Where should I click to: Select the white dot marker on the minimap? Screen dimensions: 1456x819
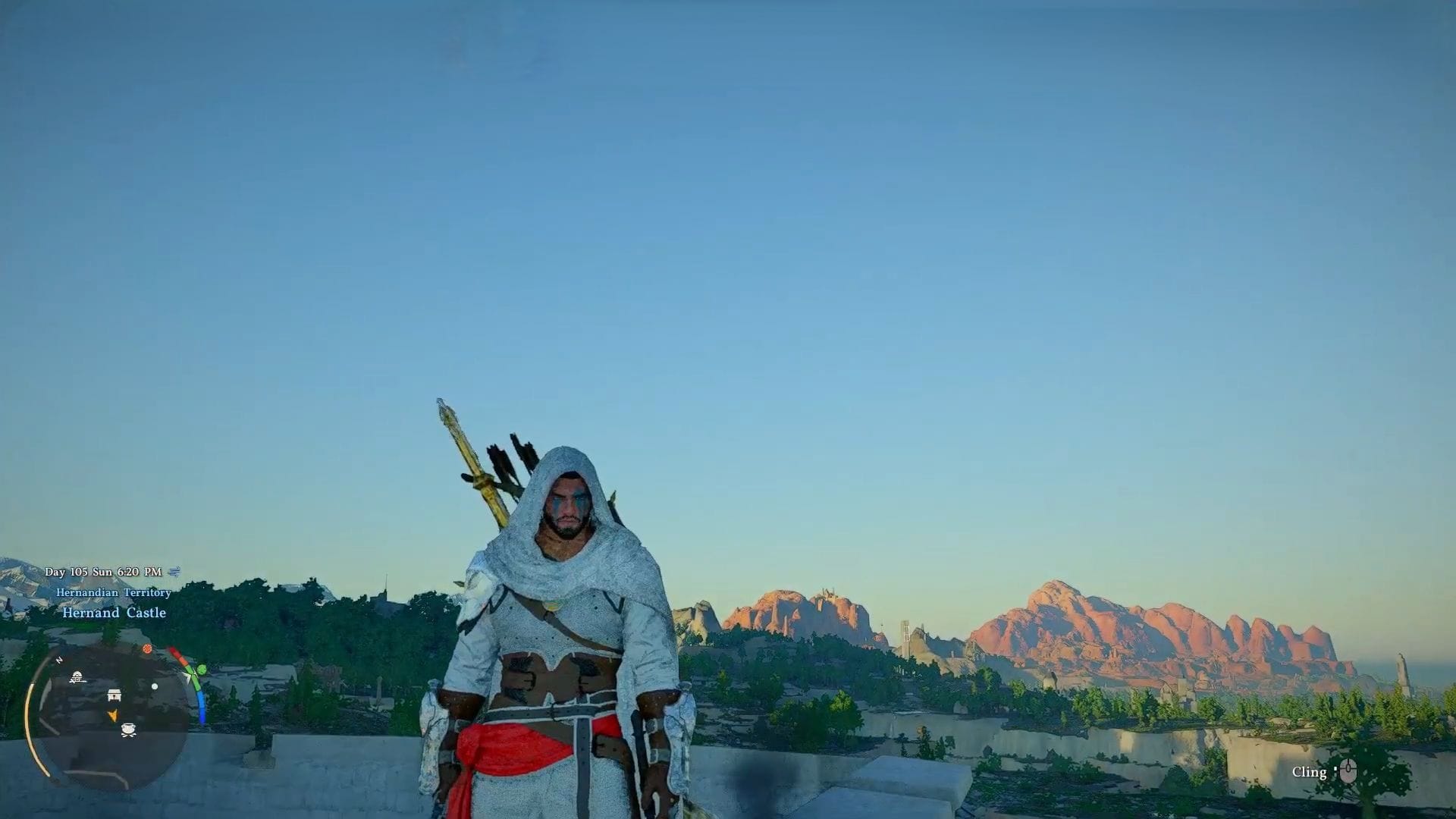click(154, 686)
